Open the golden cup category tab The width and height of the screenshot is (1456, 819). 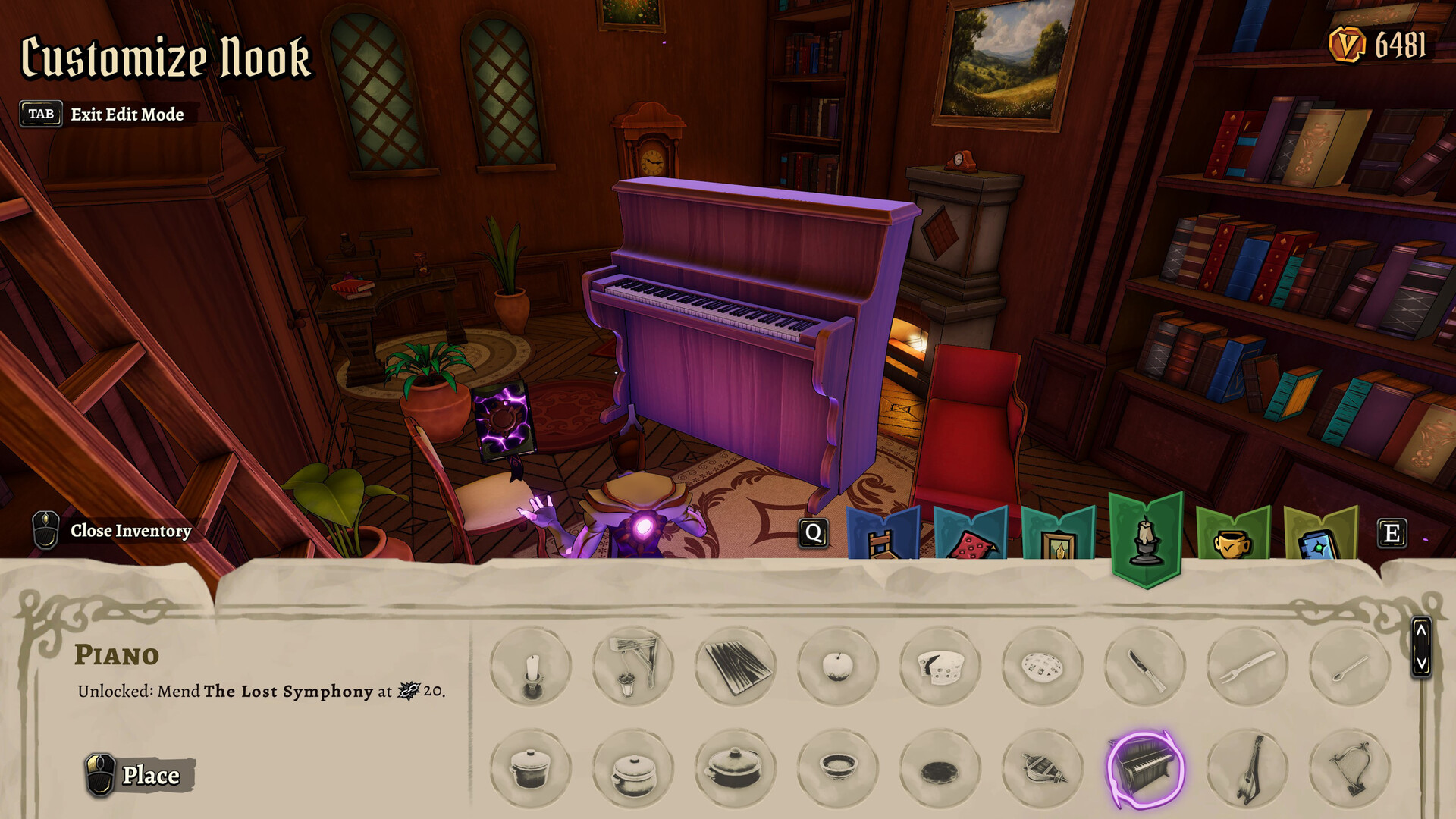(1232, 535)
